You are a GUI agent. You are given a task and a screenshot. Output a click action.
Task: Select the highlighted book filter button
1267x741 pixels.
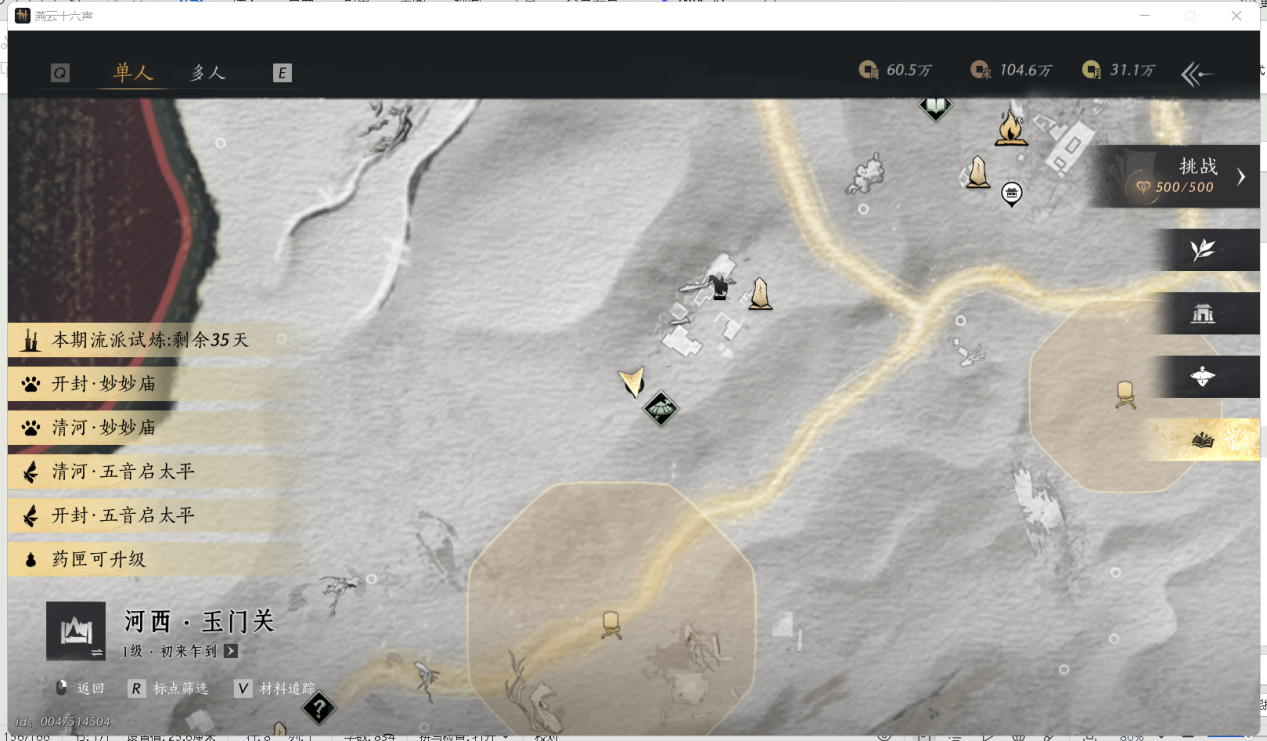point(1202,440)
